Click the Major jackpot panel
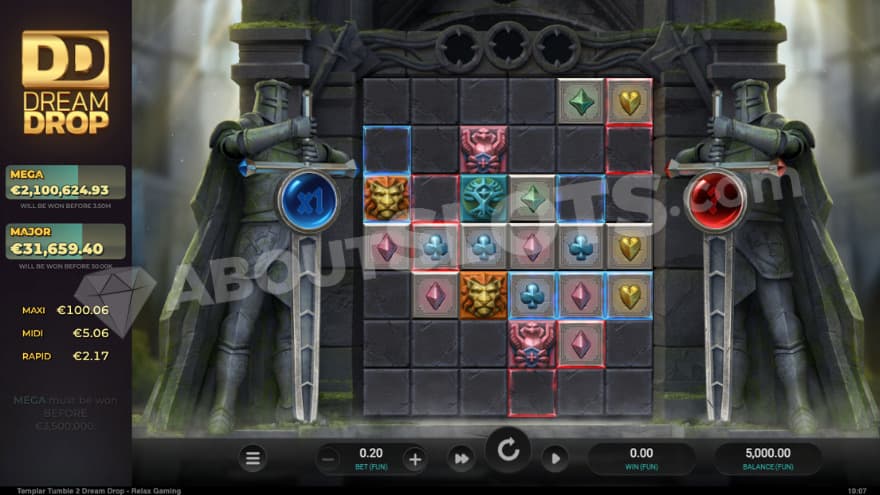 [66, 242]
